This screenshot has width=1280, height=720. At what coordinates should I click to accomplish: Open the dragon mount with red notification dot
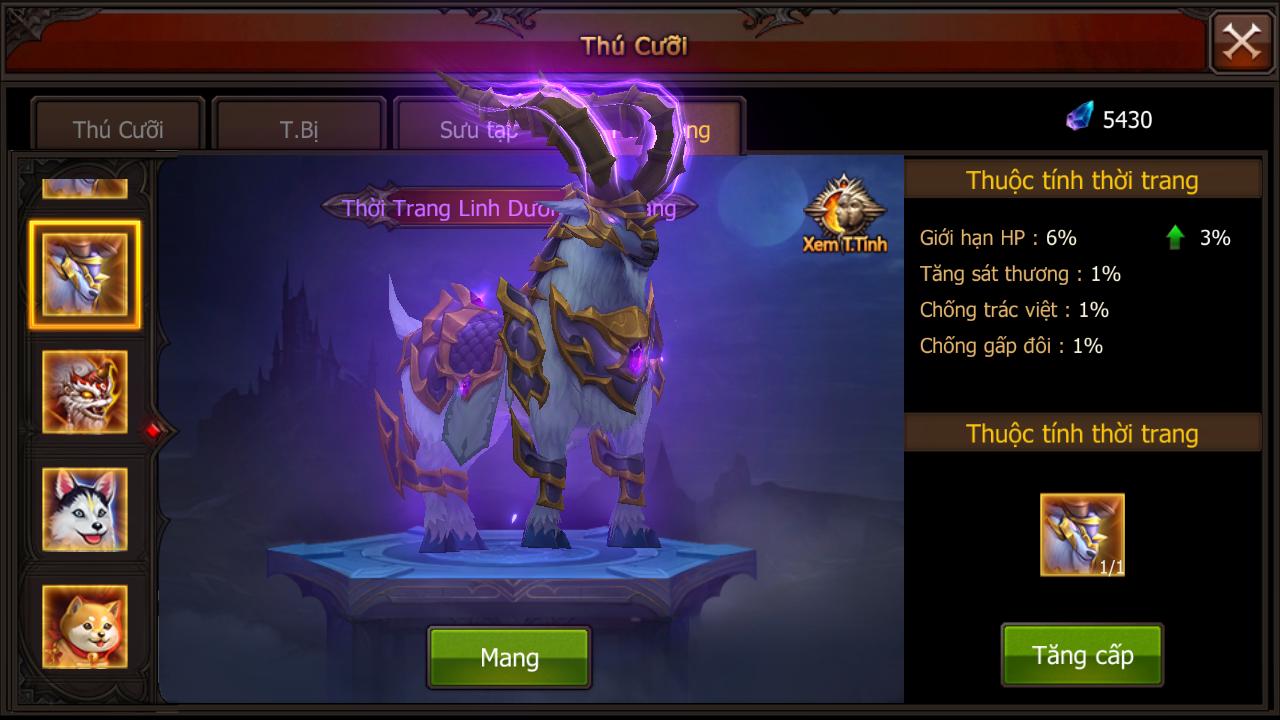pyautogui.click(x=84, y=393)
